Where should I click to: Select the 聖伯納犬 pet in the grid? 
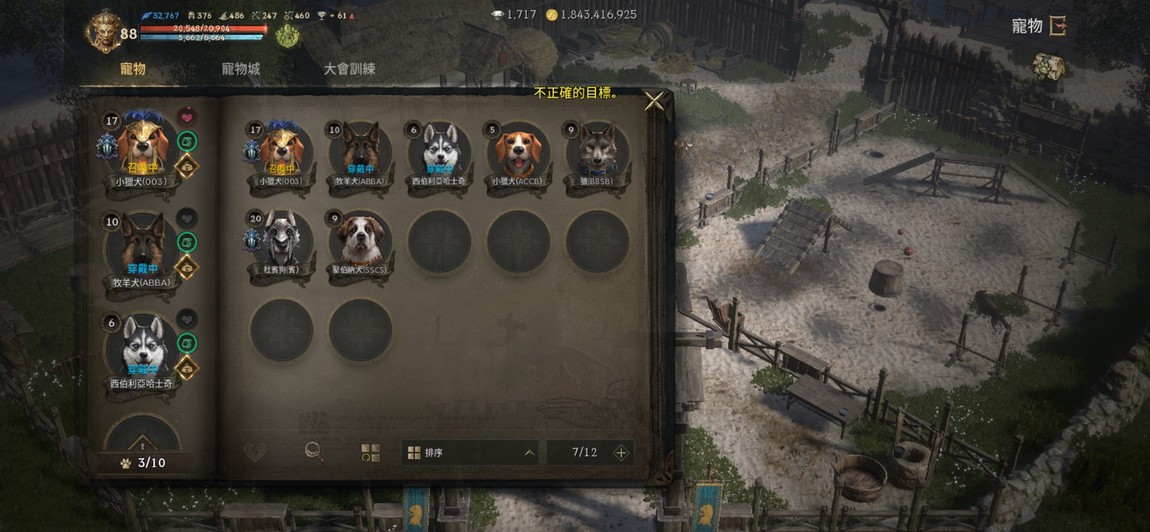(360, 241)
